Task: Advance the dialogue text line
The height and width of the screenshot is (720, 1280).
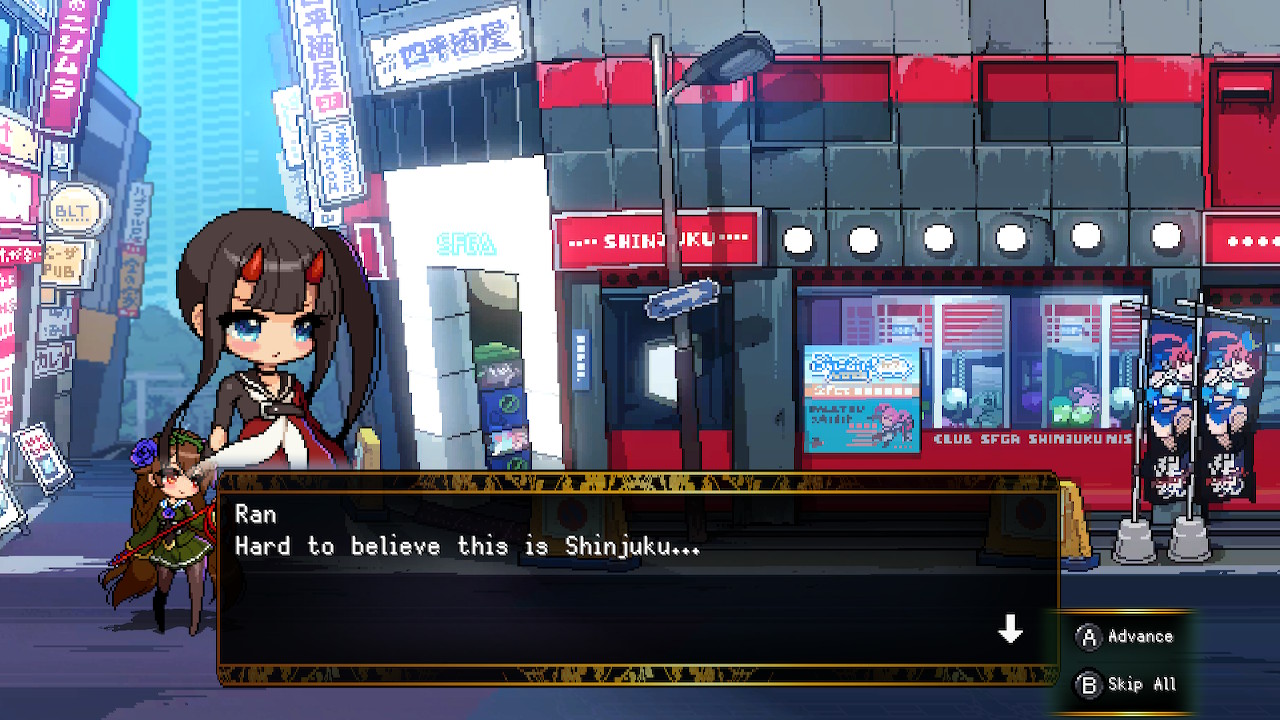Action: (470, 546)
